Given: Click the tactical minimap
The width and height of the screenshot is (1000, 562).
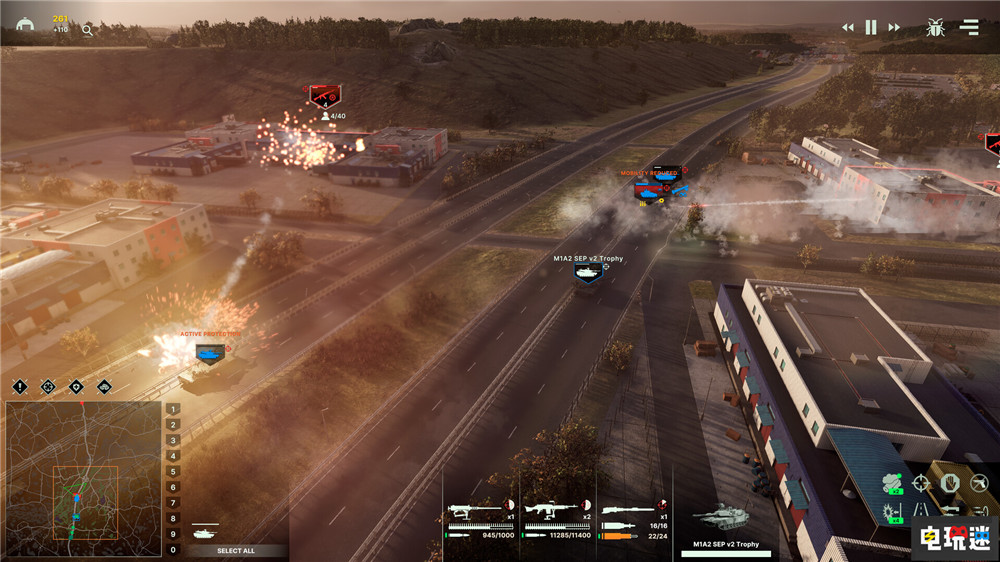Looking at the screenshot, I should pos(83,479).
